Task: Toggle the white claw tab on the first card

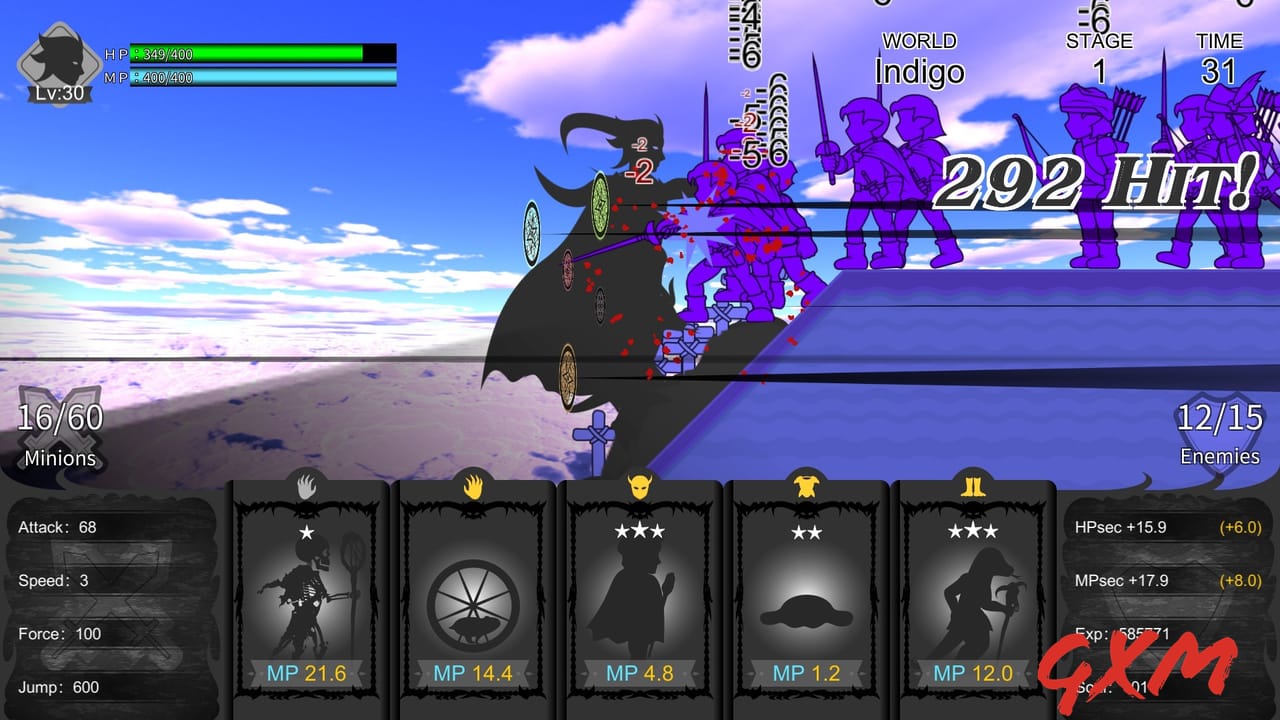Action: coord(307,484)
